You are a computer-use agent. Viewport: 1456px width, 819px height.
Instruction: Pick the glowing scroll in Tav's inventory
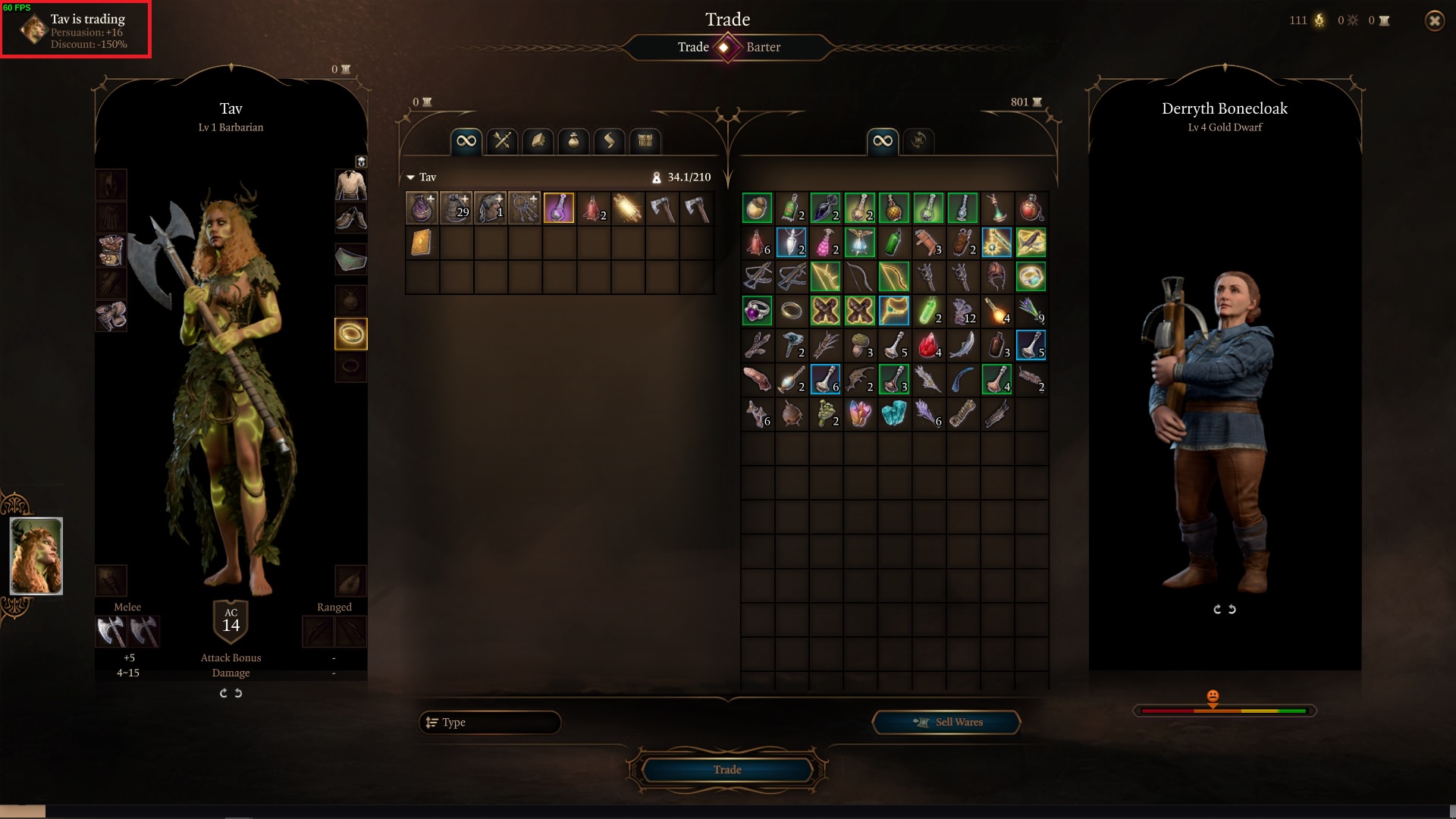627,208
